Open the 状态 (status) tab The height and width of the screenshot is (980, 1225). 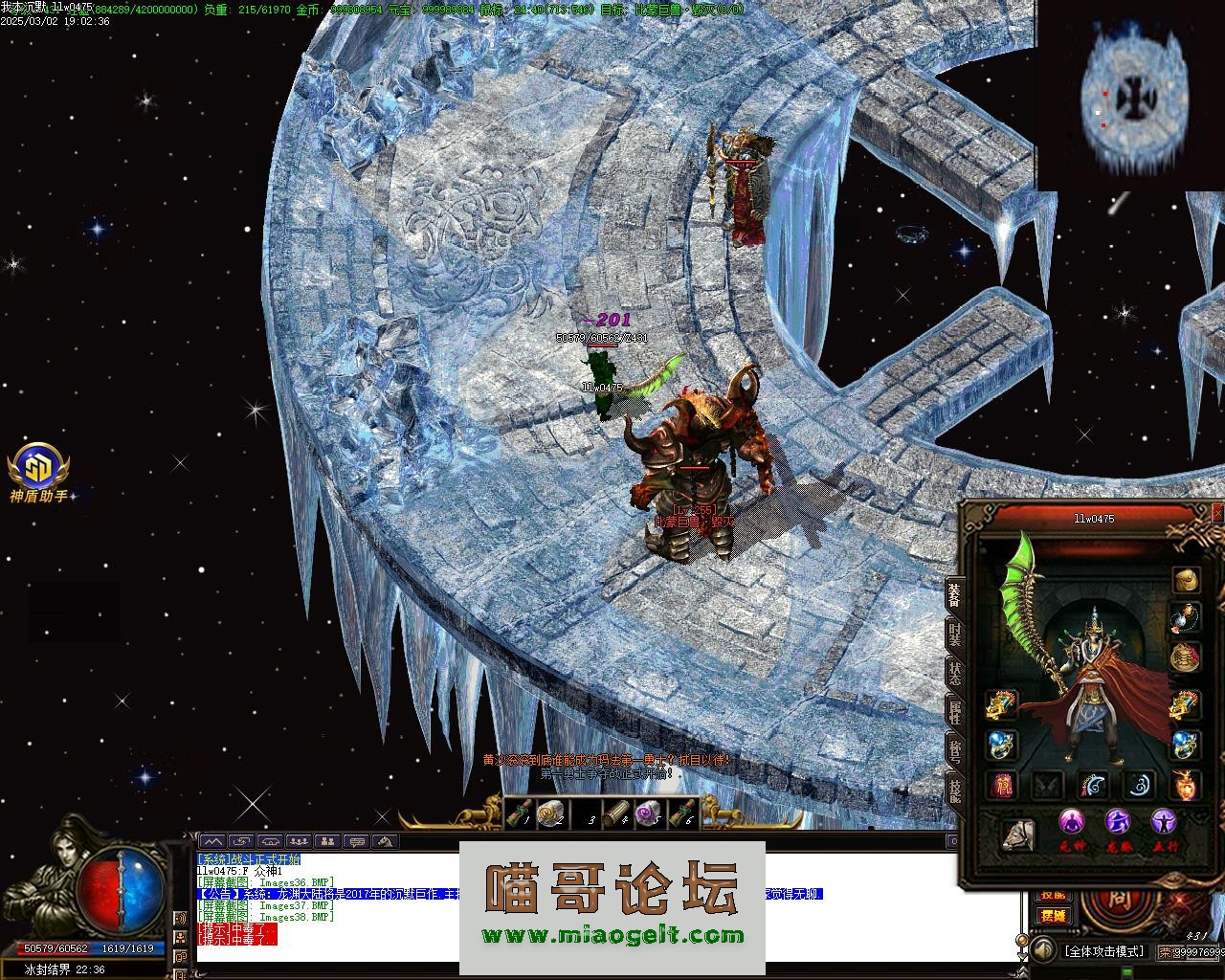(x=954, y=671)
